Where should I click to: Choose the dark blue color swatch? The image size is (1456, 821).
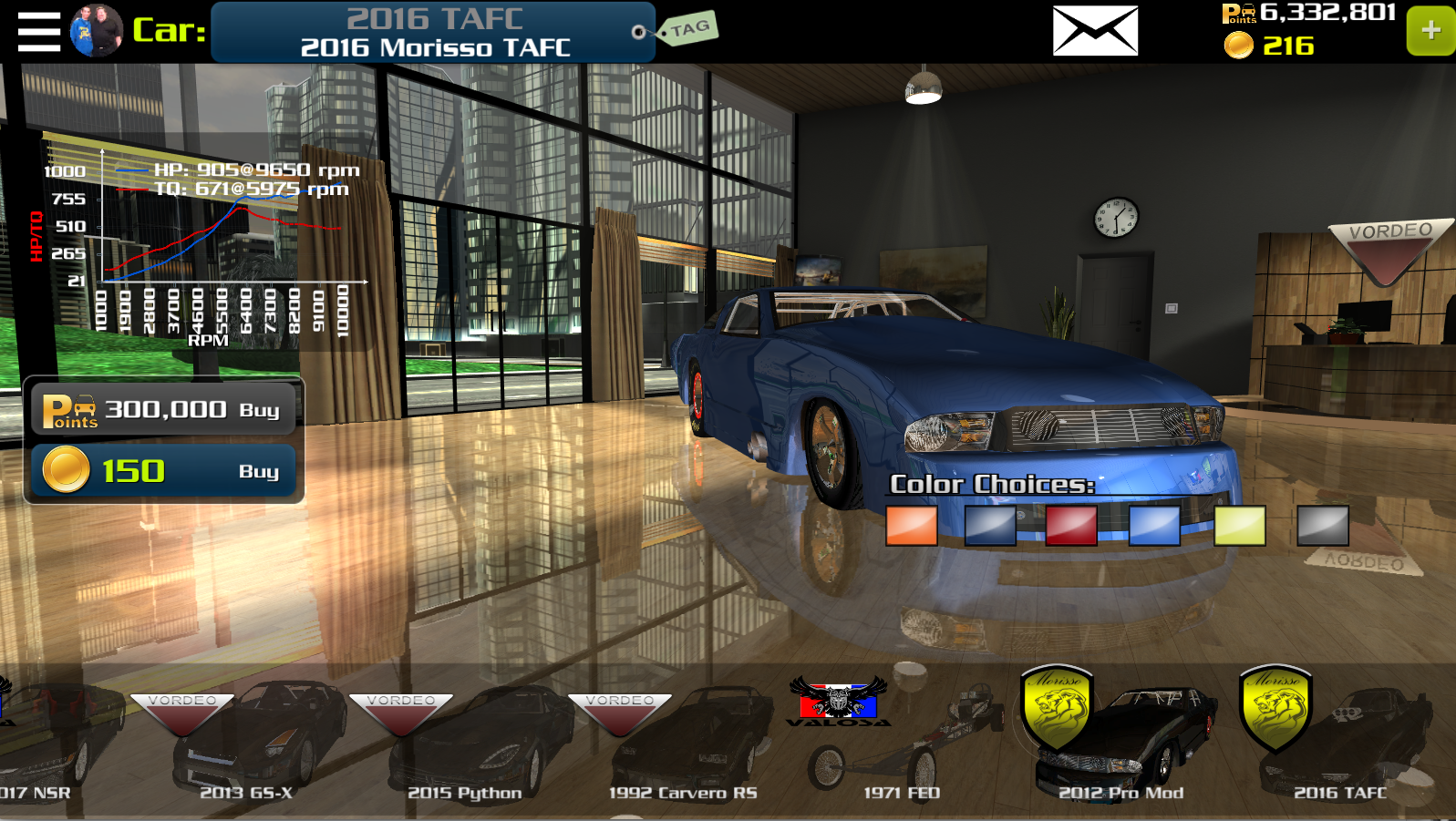pos(990,526)
